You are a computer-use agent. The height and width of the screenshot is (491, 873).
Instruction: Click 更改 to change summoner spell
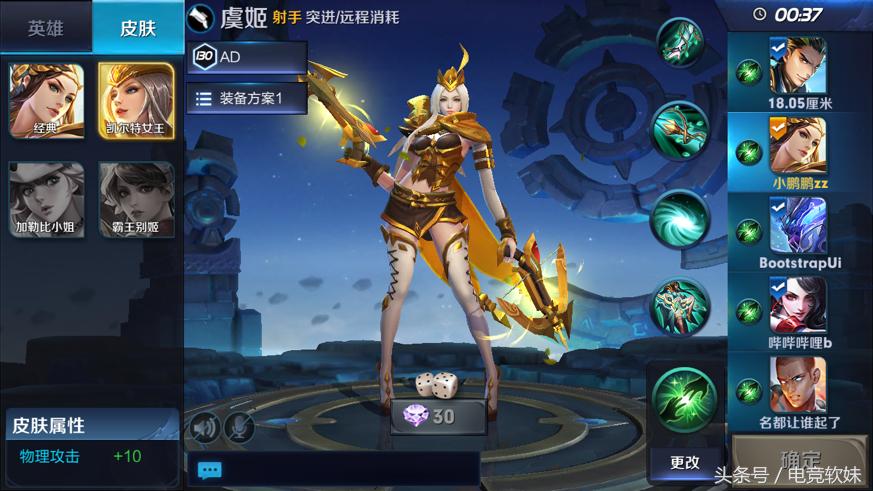685,462
